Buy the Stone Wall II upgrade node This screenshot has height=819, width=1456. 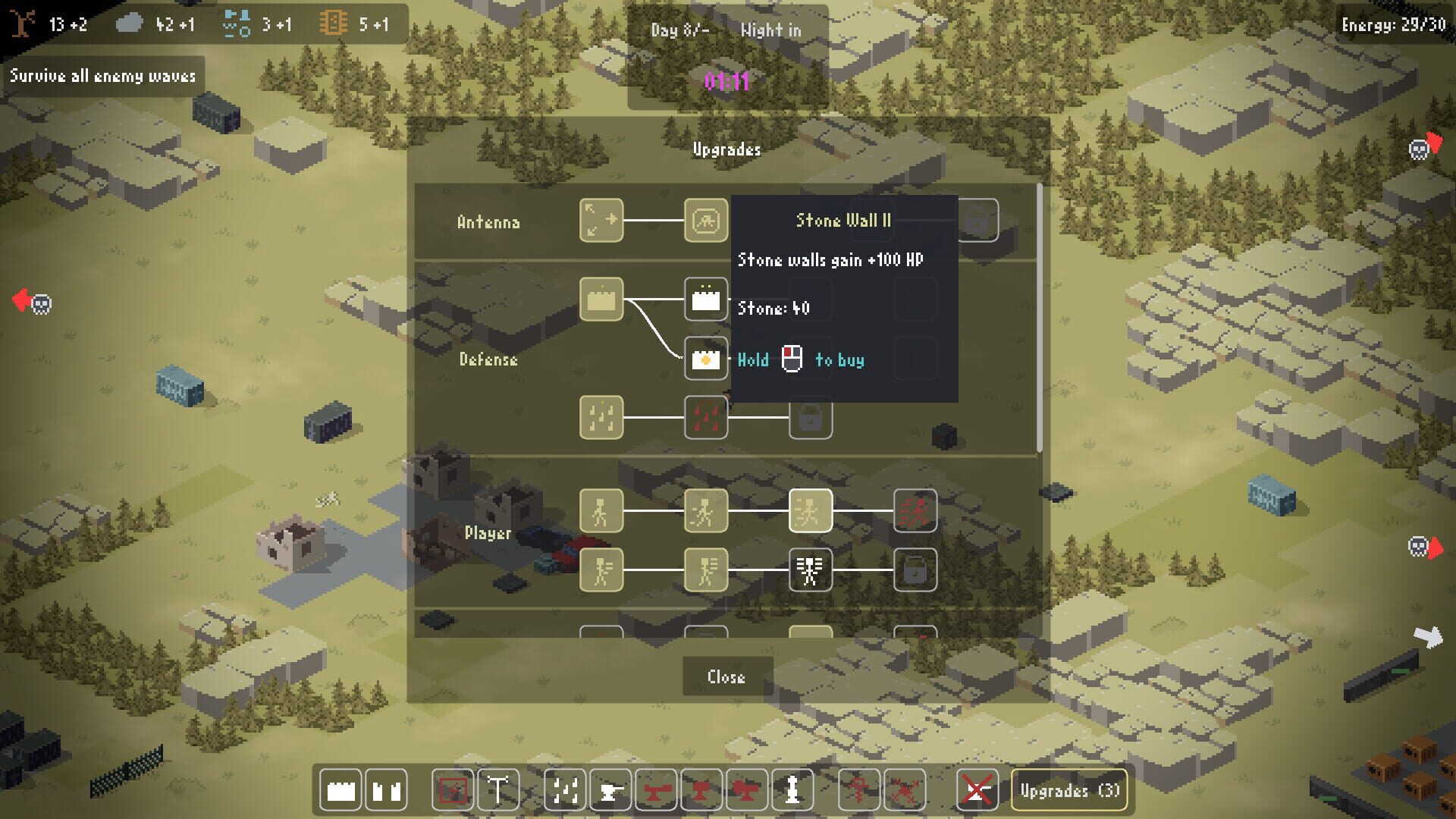click(706, 300)
